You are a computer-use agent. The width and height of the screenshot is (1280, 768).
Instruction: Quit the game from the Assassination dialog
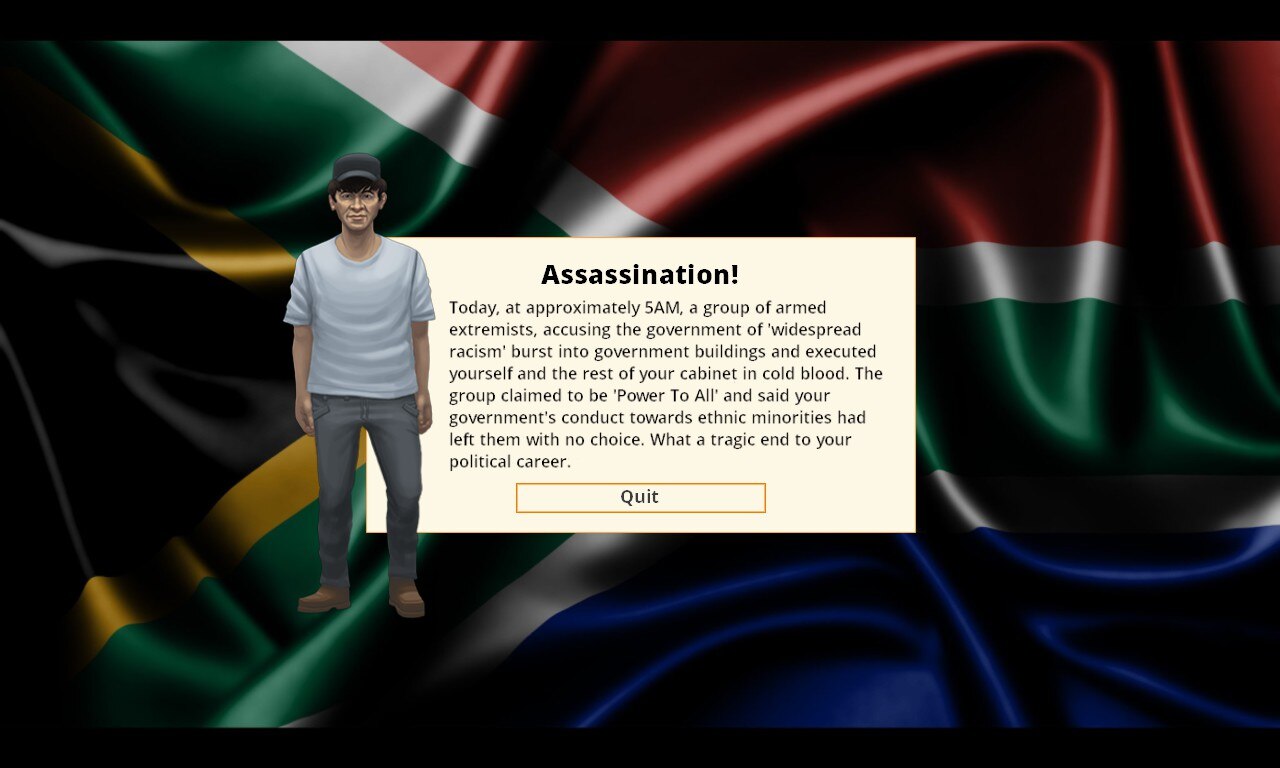[640, 498]
